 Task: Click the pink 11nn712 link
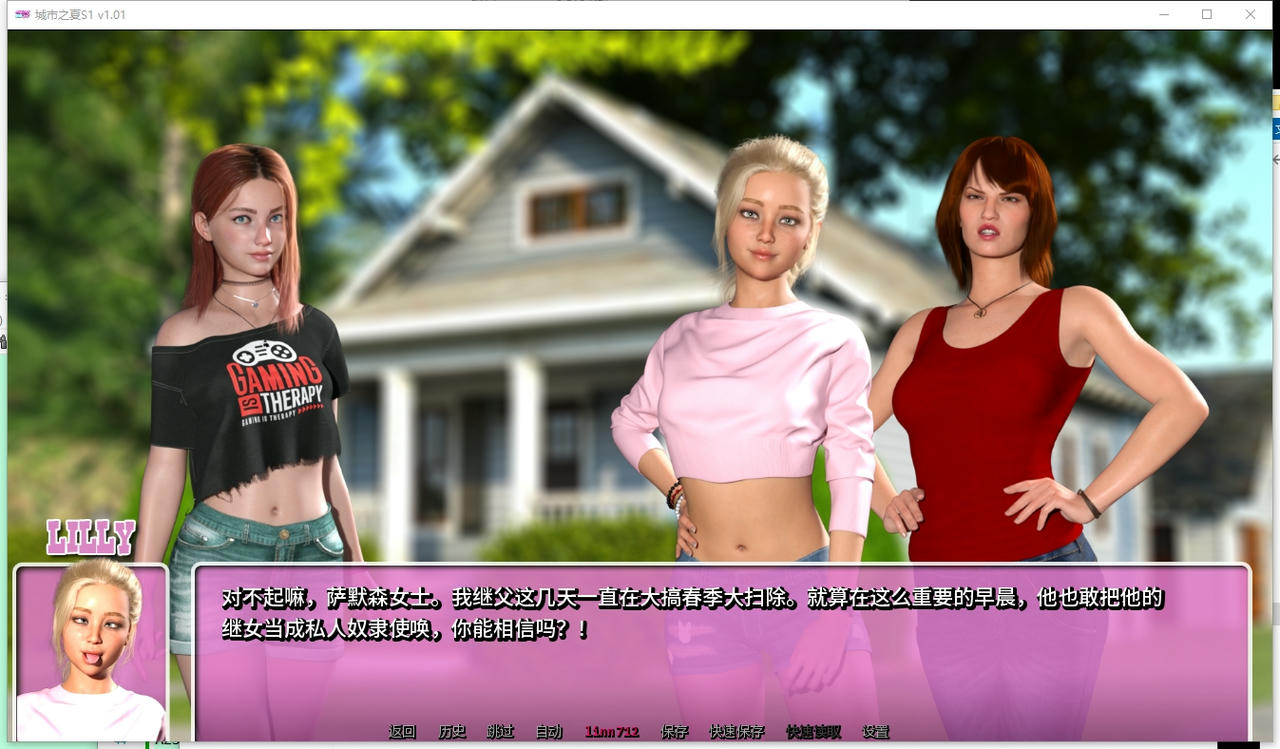click(611, 731)
